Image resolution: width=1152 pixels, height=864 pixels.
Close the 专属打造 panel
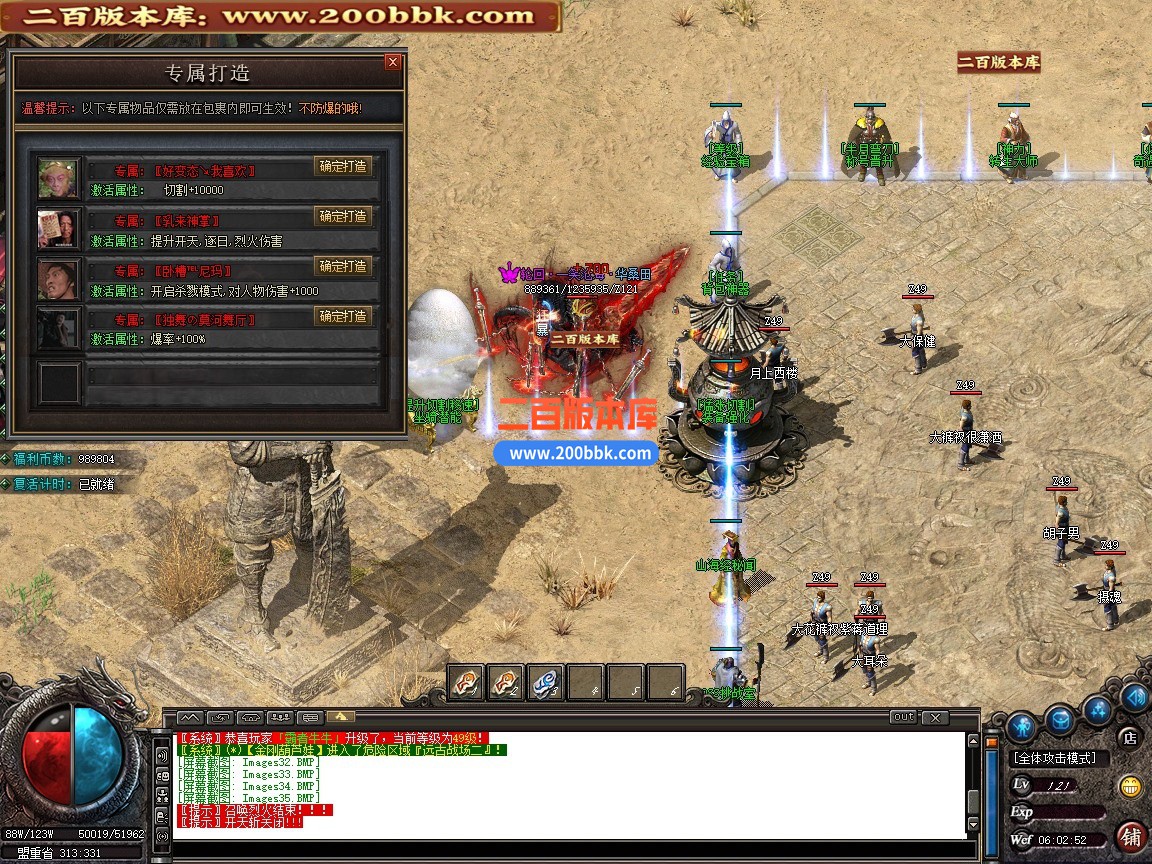pyautogui.click(x=392, y=62)
